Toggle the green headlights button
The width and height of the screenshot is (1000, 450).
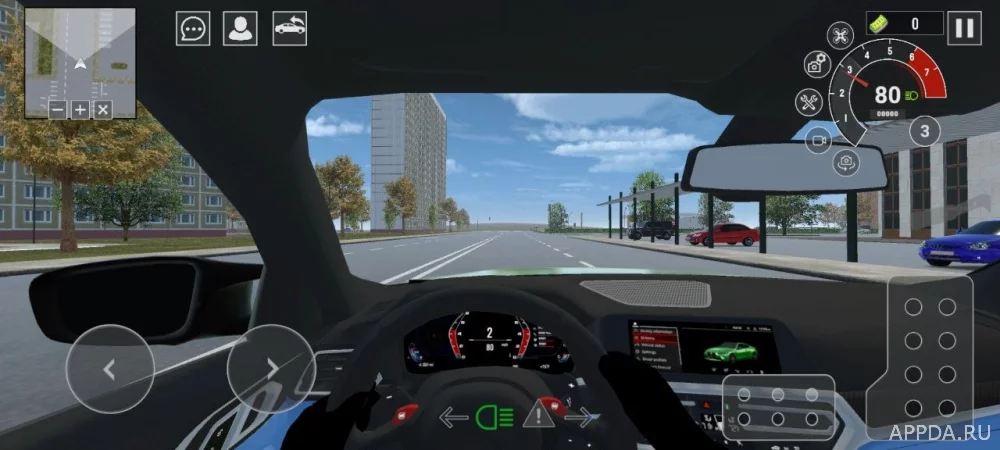(490, 416)
